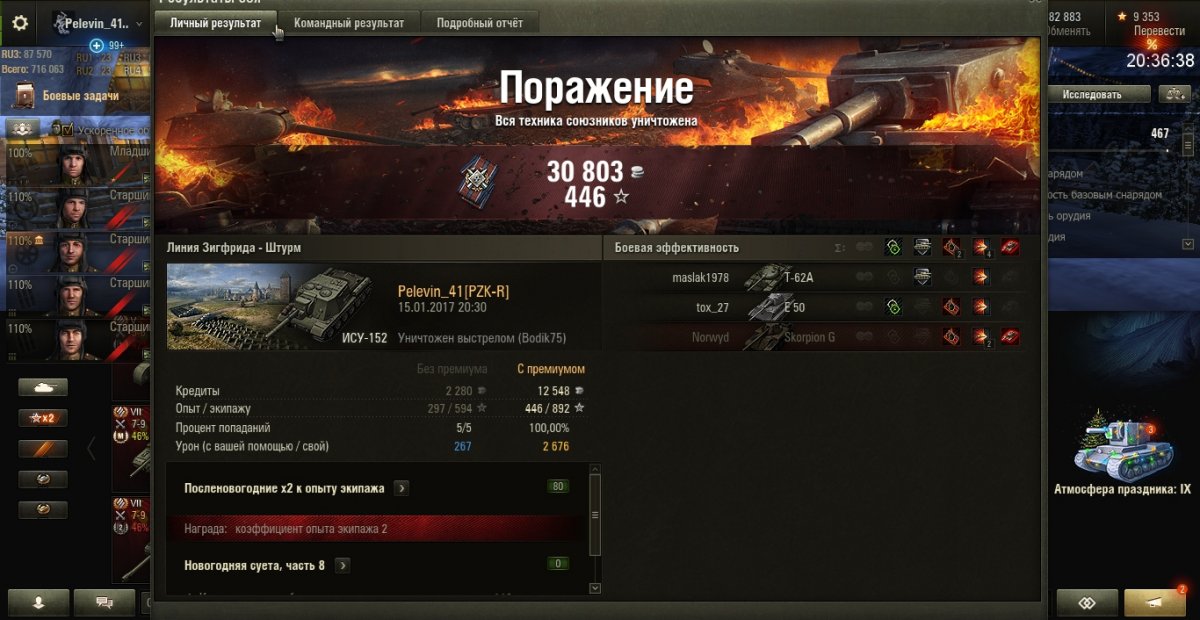Select Norwyd Skorpion G efficiency row

coord(812,337)
